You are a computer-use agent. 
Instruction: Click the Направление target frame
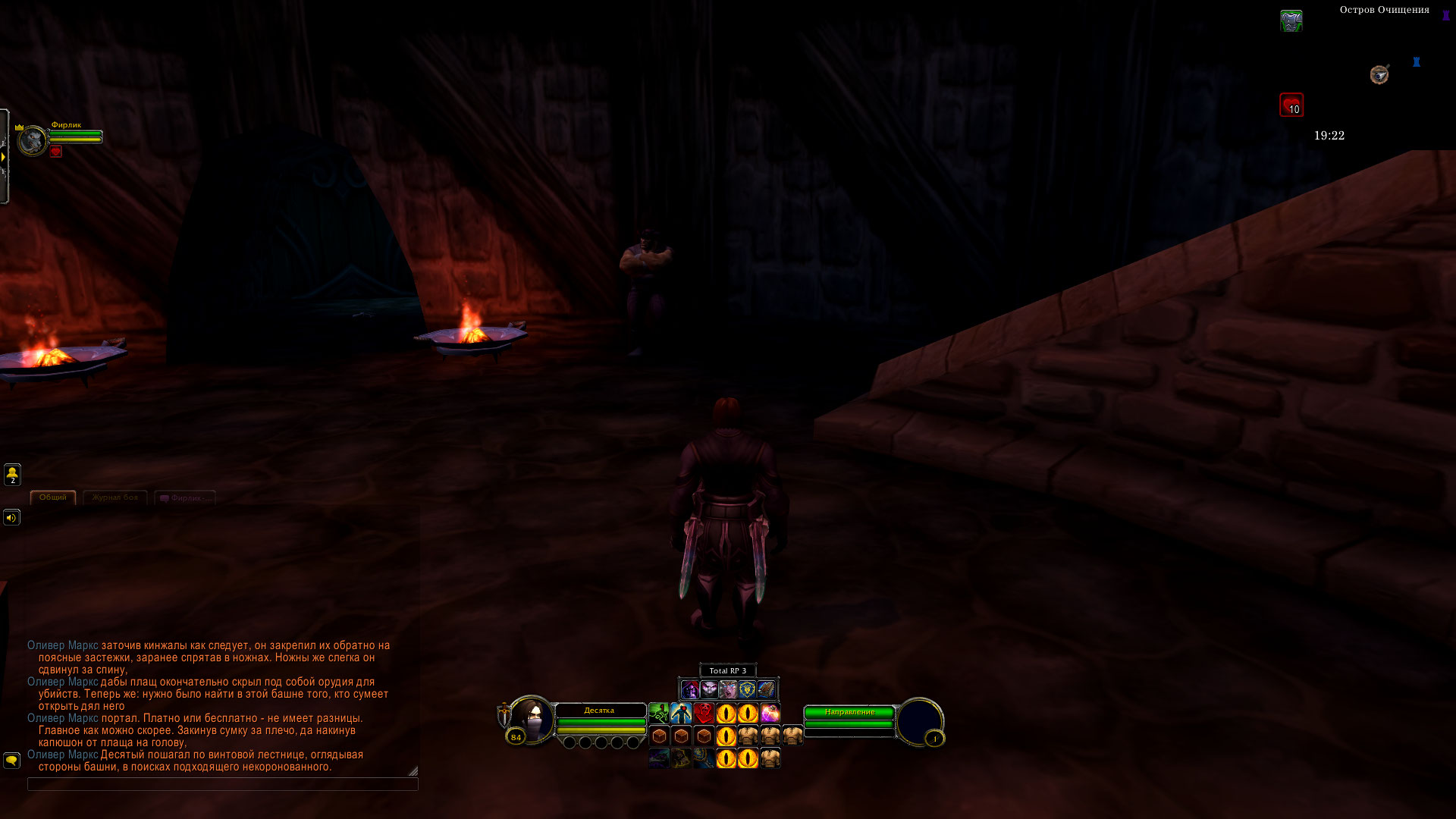(x=849, y=712)
